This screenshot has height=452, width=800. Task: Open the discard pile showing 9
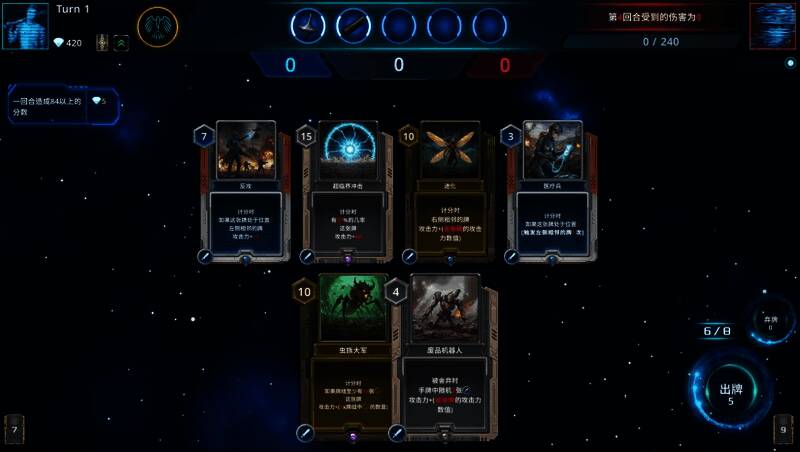click(784, 430)
